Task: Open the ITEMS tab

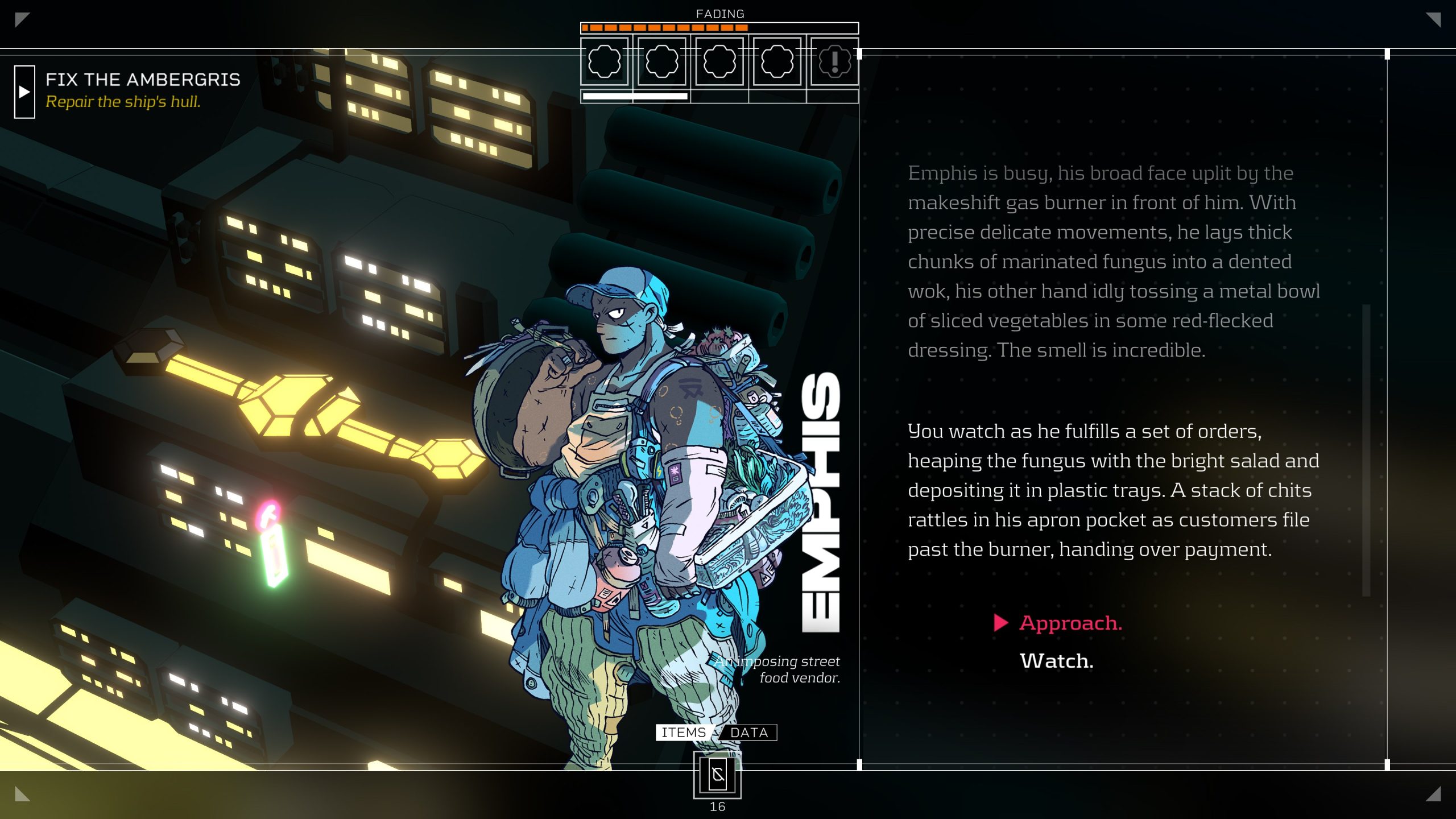Action: [x=683, y=732]
